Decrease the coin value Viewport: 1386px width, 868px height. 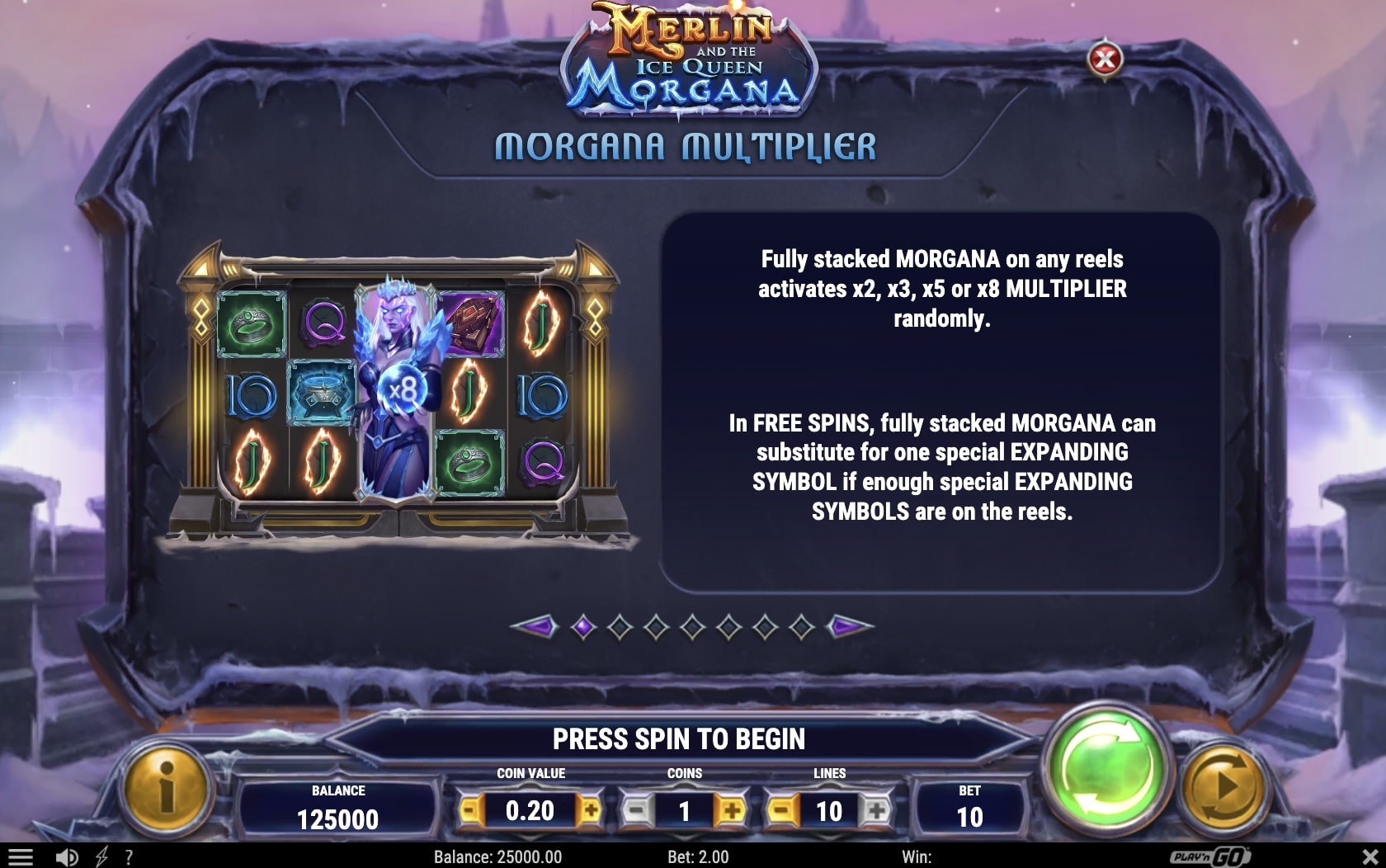click(471, 811)
